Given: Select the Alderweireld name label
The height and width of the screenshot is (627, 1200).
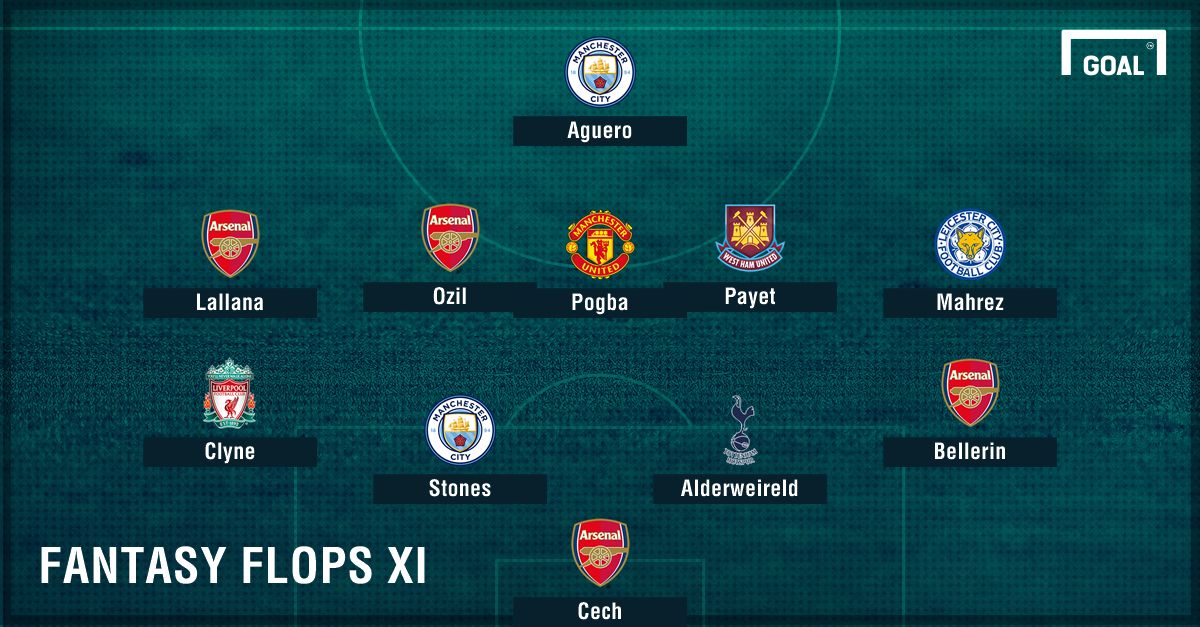Looking at the screenshot, I should 740,489.
